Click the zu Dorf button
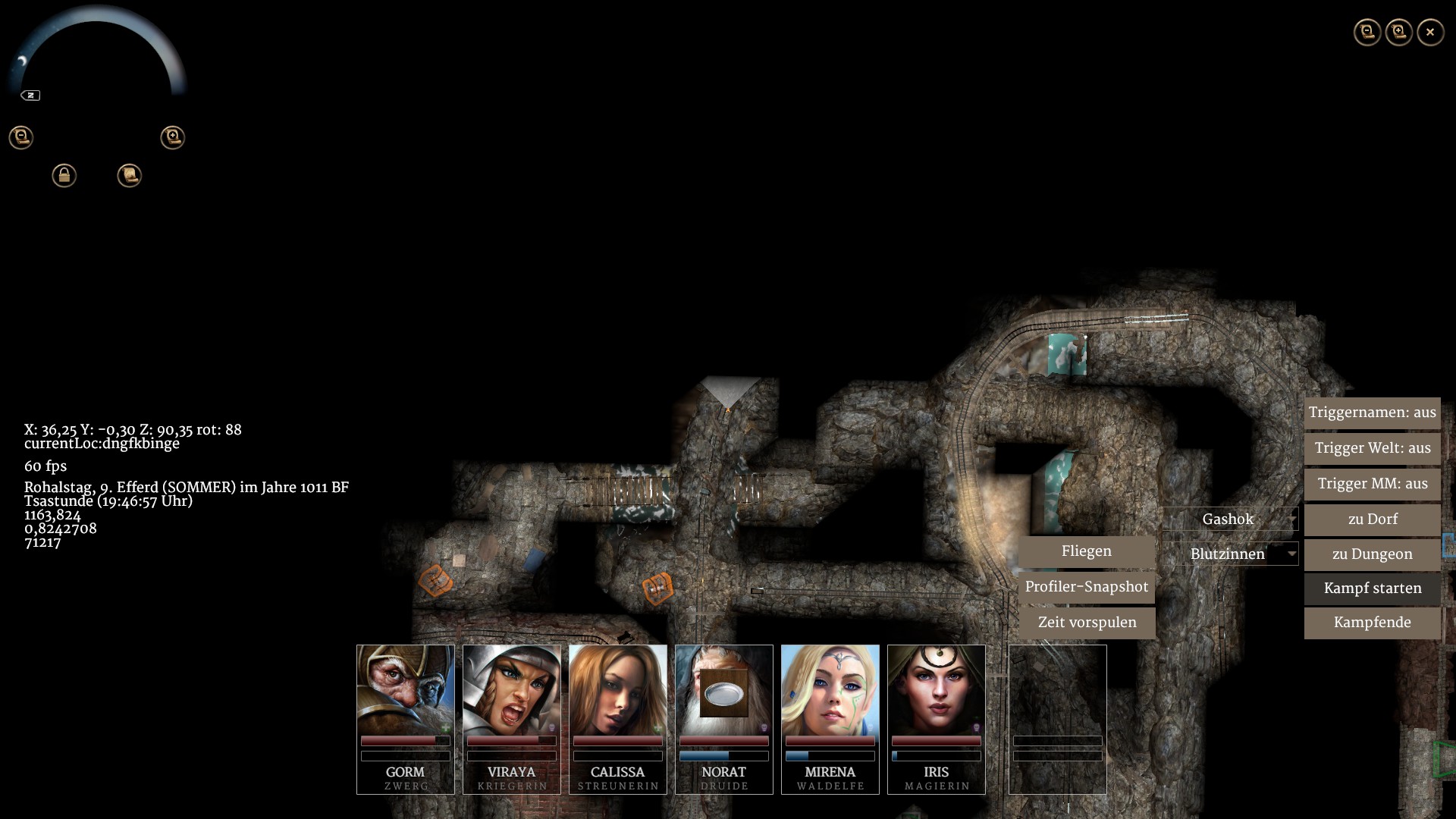Viewport: 1456px width, 819px height. pyautogui.click(x=1372, y=519)
